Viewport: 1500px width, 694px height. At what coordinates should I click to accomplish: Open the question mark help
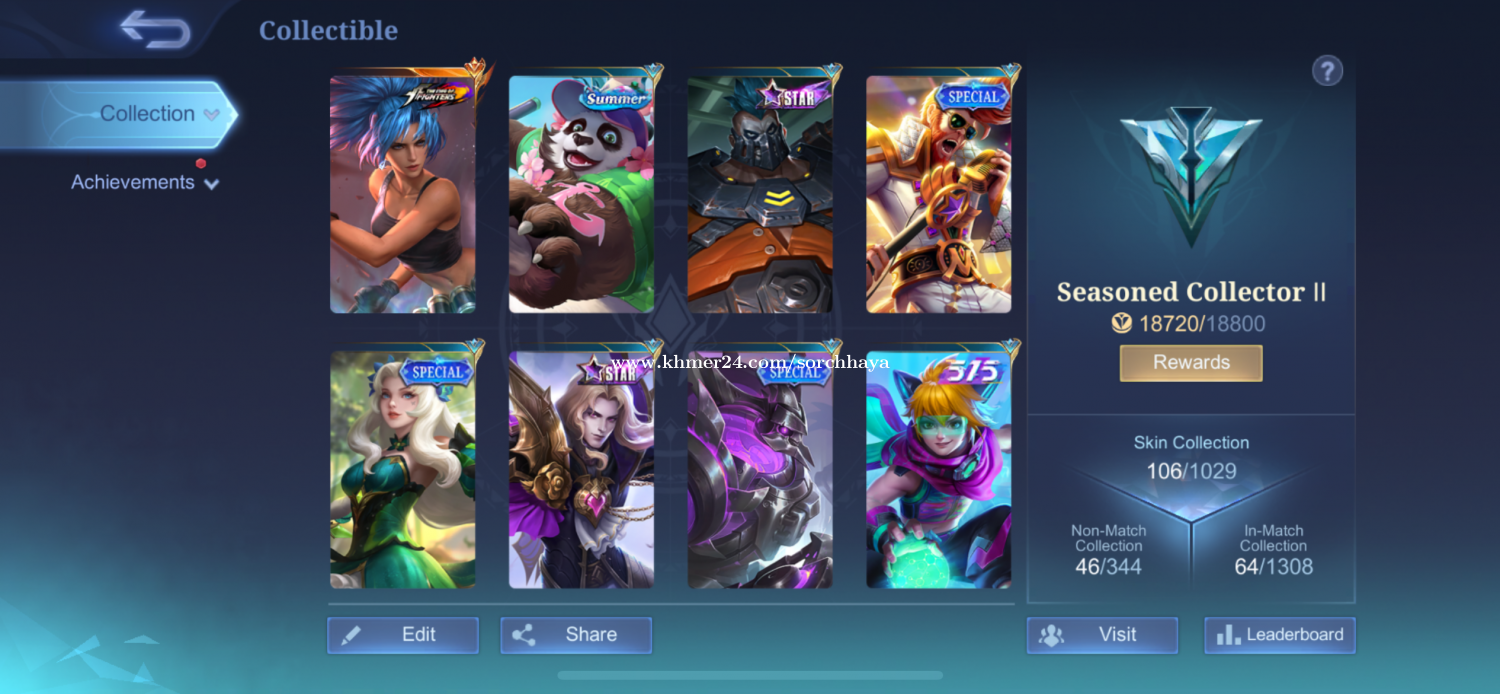(1327, 71)
